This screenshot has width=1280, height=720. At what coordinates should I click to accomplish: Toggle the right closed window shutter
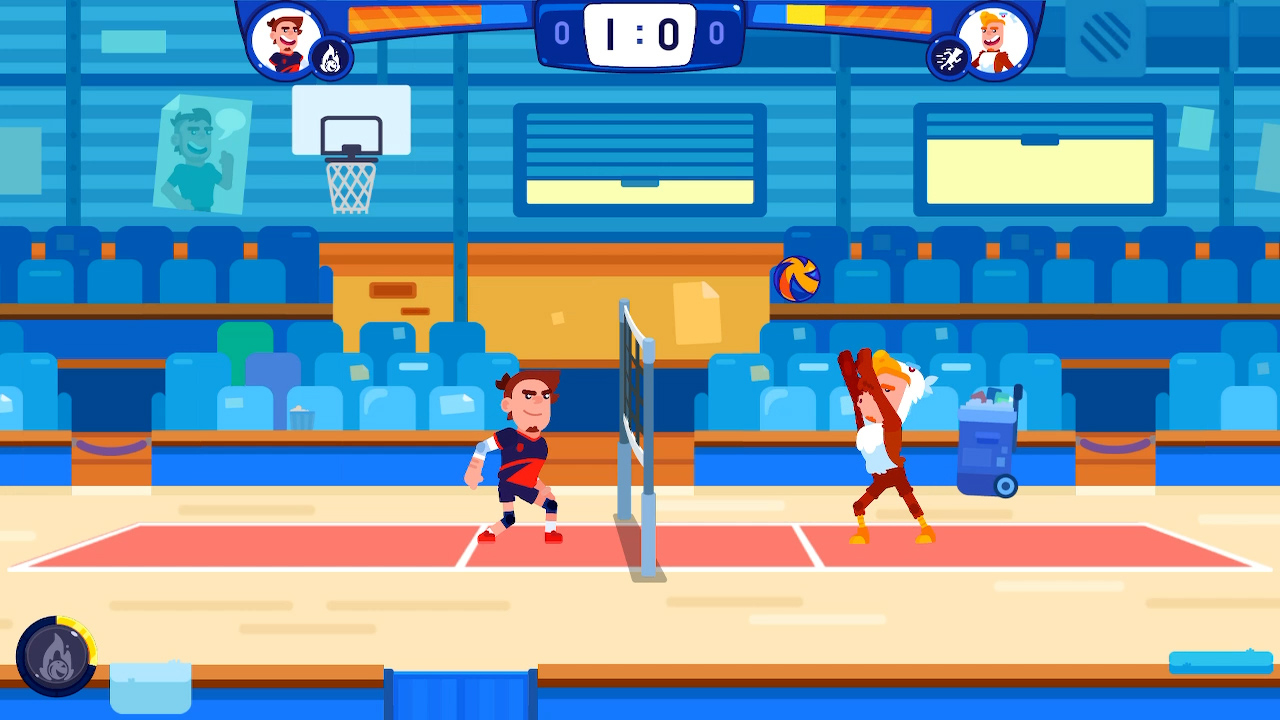click(x=1040, y=158)
